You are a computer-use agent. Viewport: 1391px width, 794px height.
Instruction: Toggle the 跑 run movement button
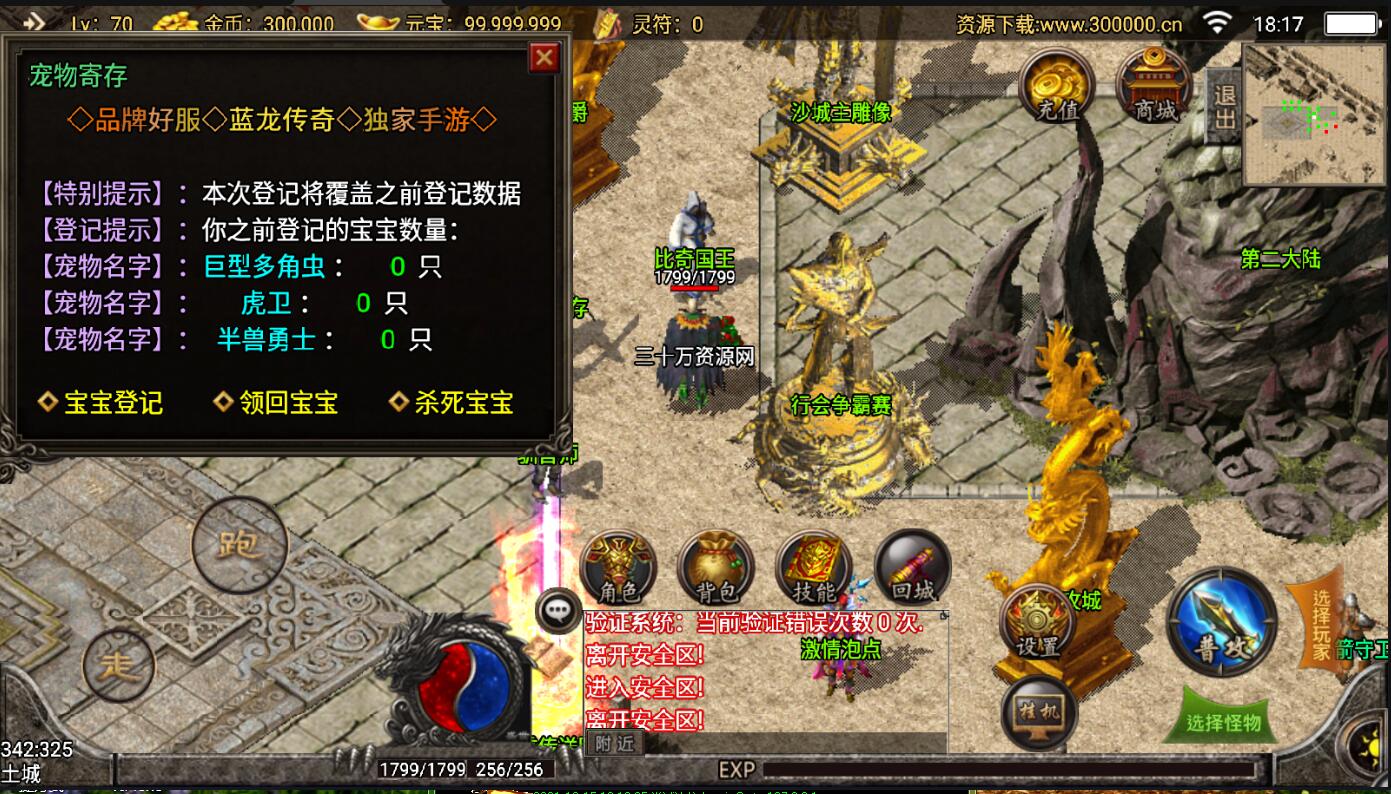coord(239,545)
